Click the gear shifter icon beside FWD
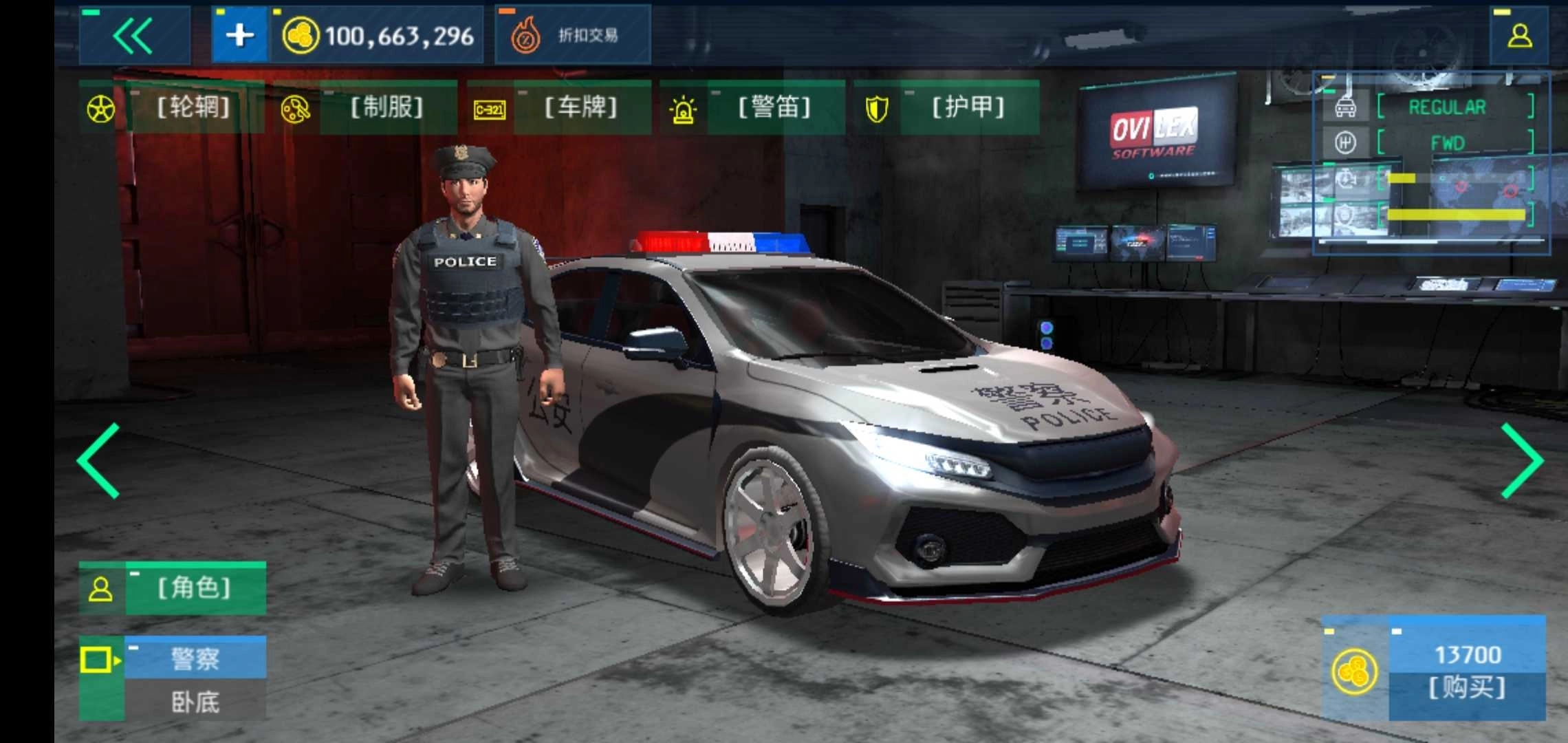 pos(1344,142)
